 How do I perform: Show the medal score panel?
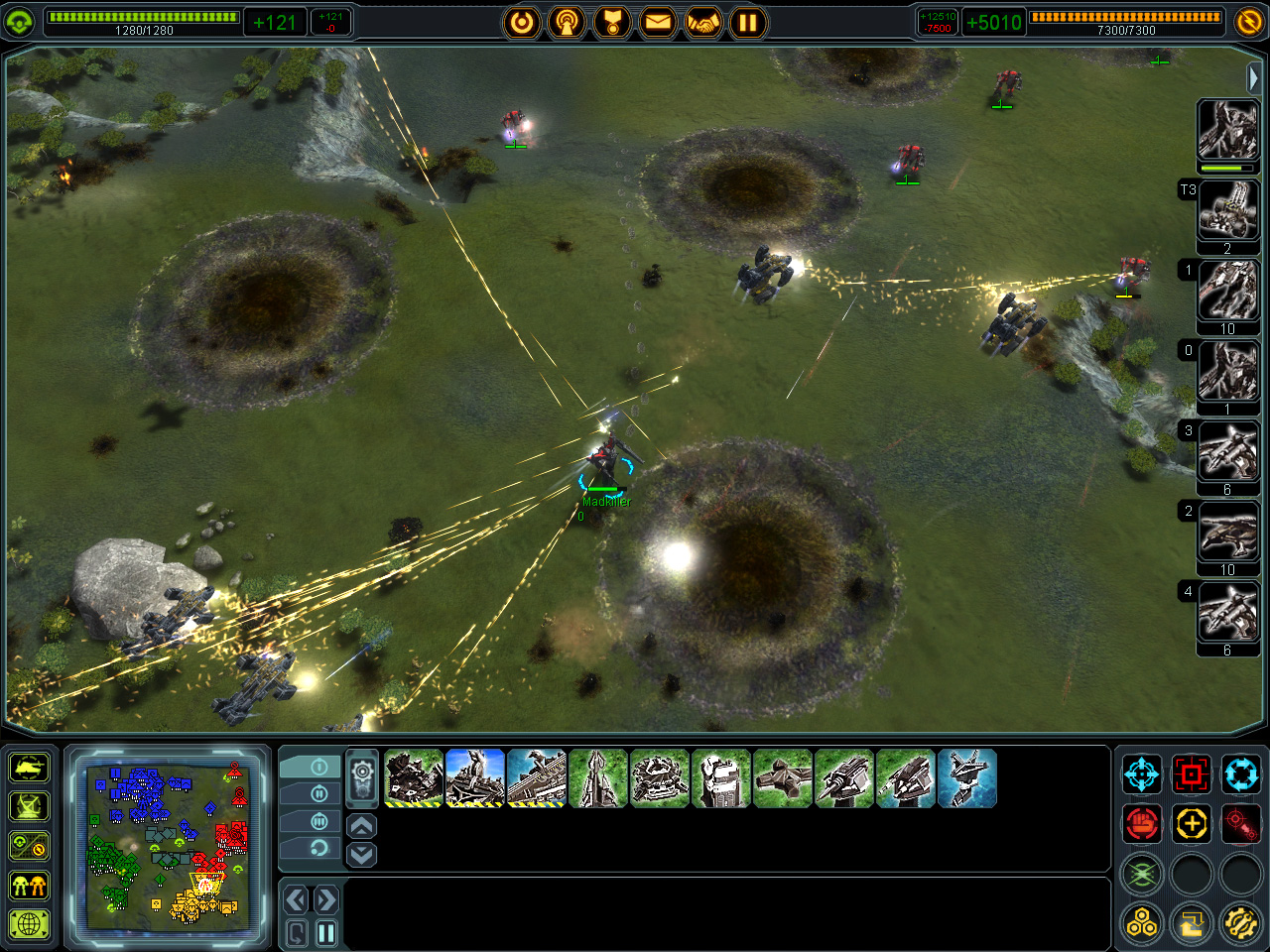coord(612,22)
